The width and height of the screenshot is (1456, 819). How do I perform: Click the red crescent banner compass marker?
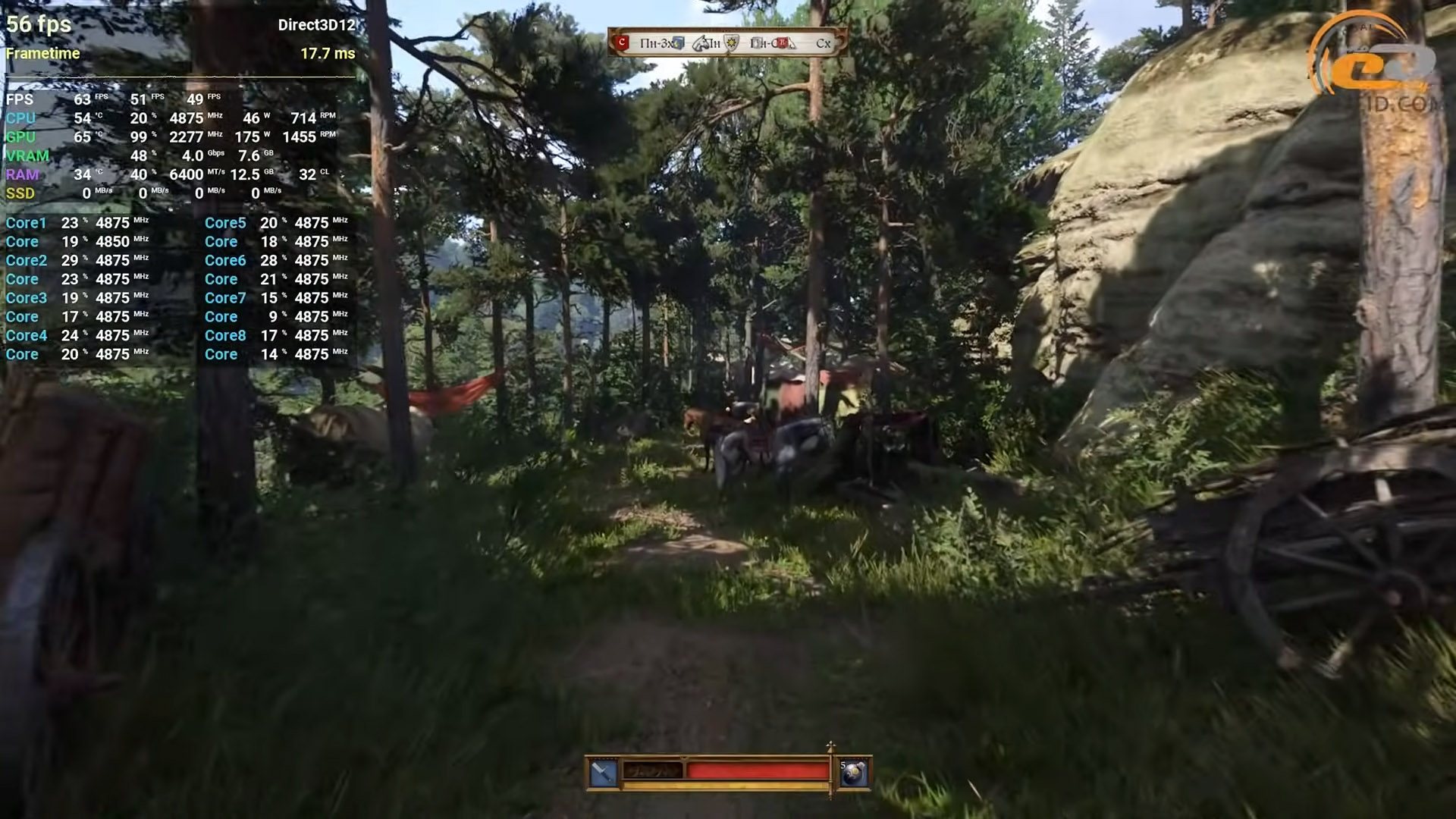623,43
